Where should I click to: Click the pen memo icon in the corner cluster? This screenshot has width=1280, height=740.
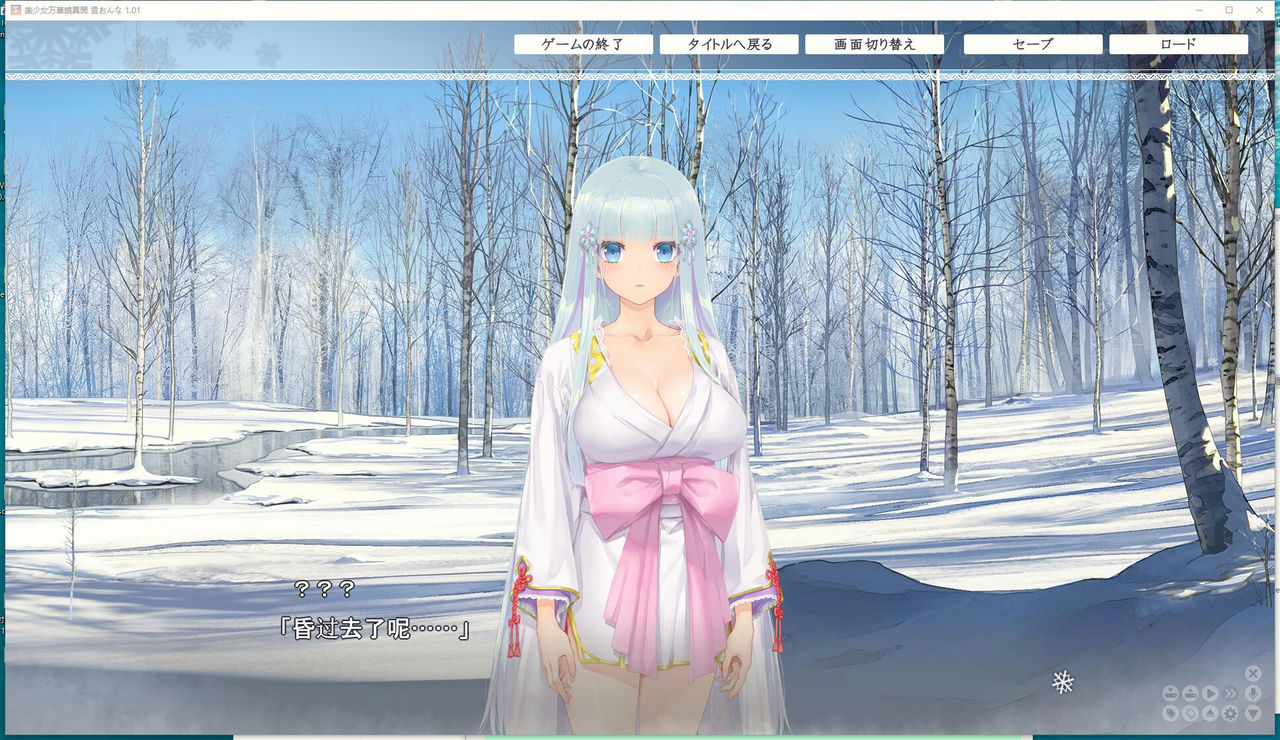coord(1171,713)
